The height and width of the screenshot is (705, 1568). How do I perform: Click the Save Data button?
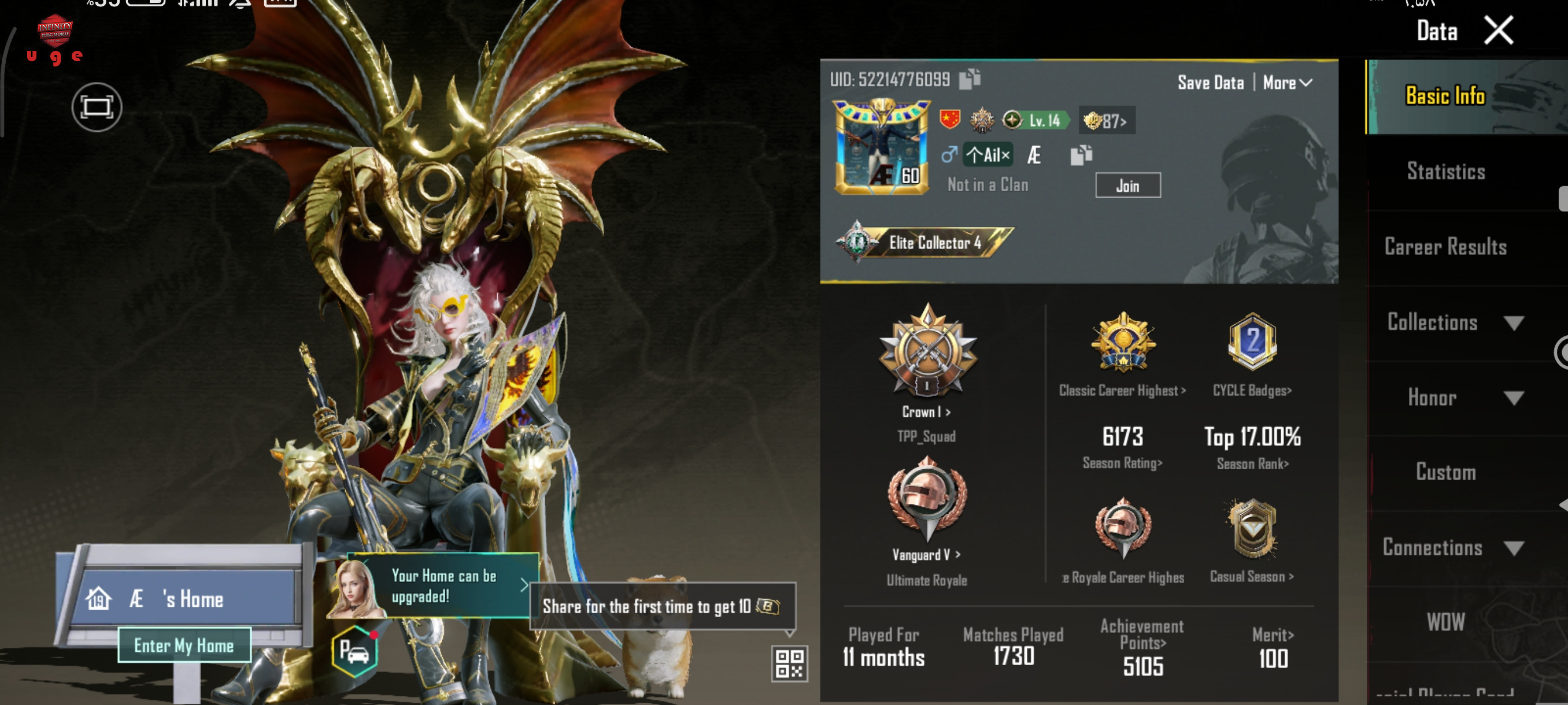pos(1210,83)
